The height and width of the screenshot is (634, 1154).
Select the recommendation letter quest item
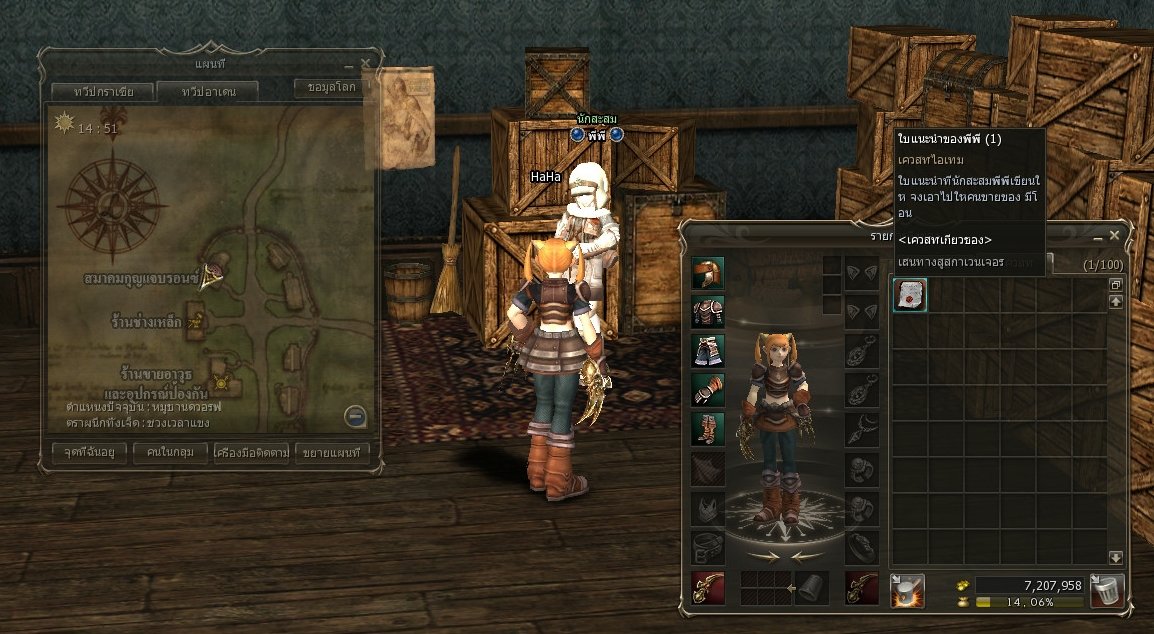tap(909, 295)
